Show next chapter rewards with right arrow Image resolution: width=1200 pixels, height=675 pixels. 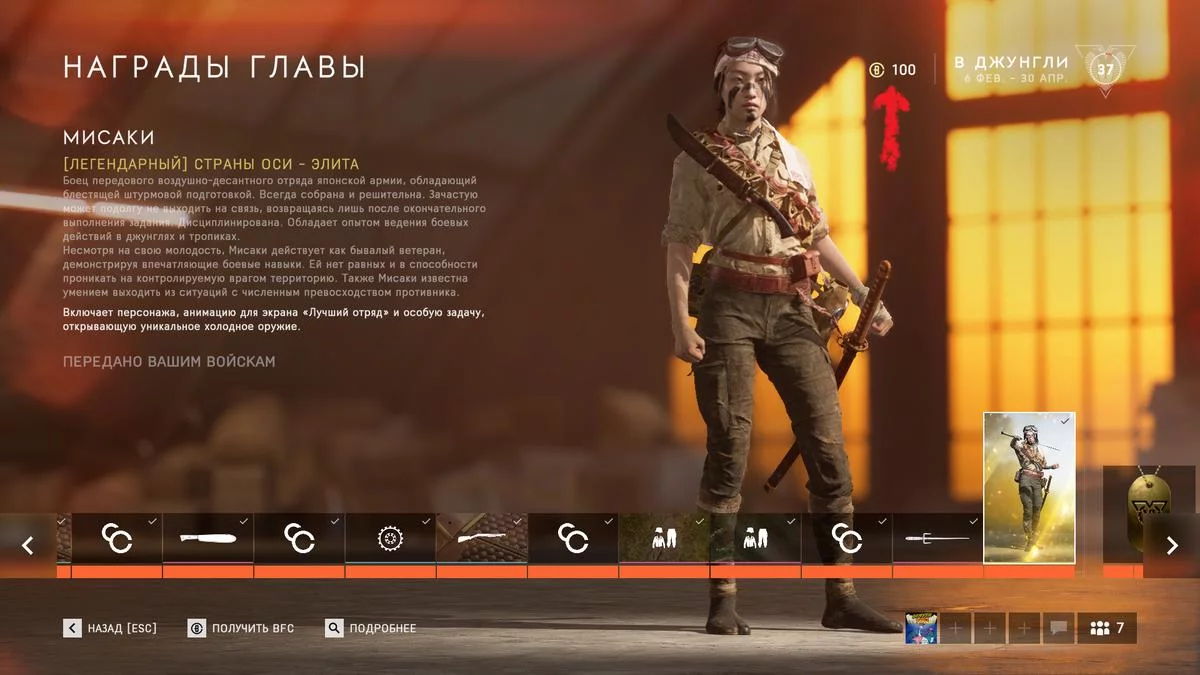1171,545
